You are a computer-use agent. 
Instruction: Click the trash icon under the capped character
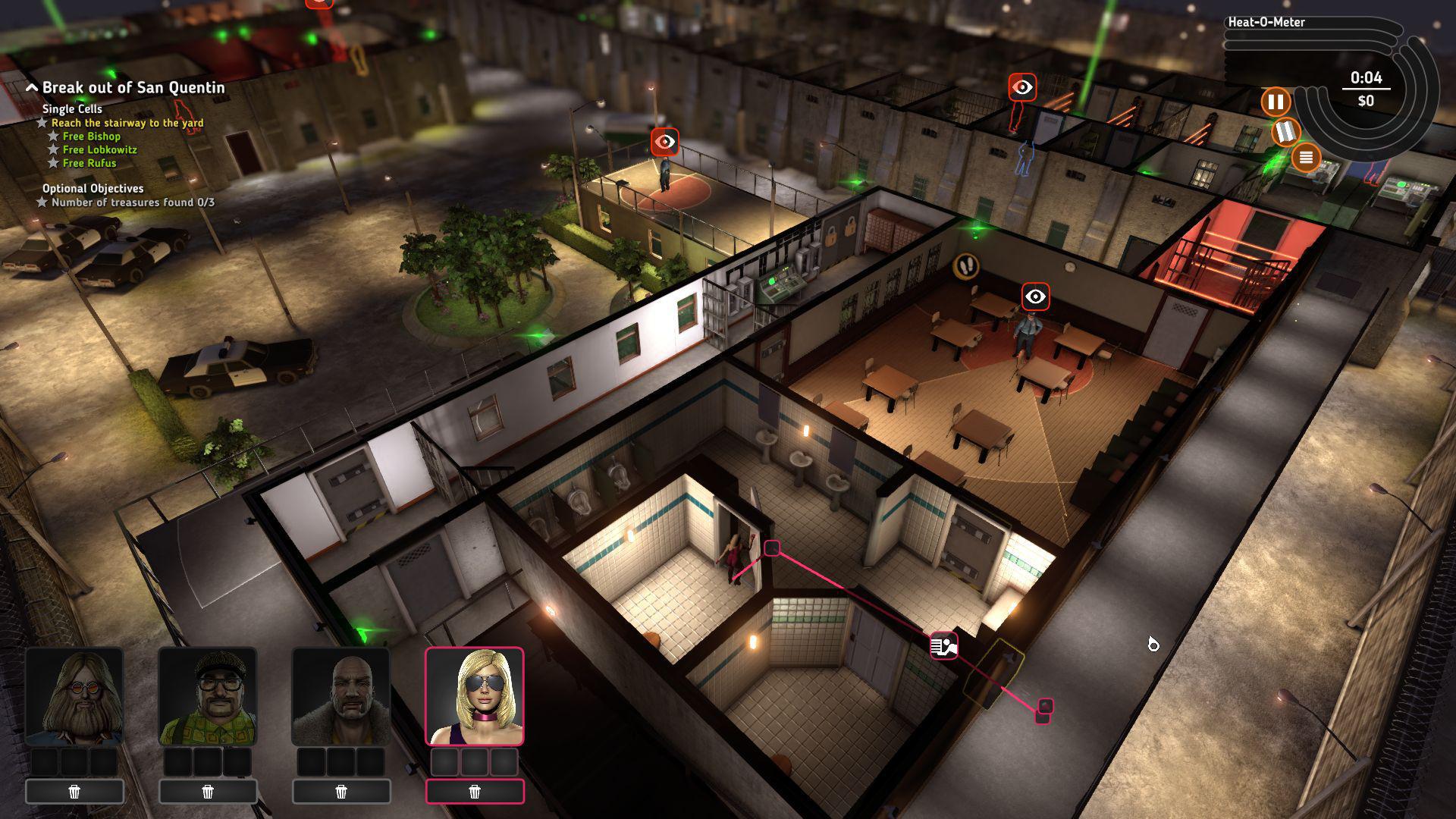point(207,791)
